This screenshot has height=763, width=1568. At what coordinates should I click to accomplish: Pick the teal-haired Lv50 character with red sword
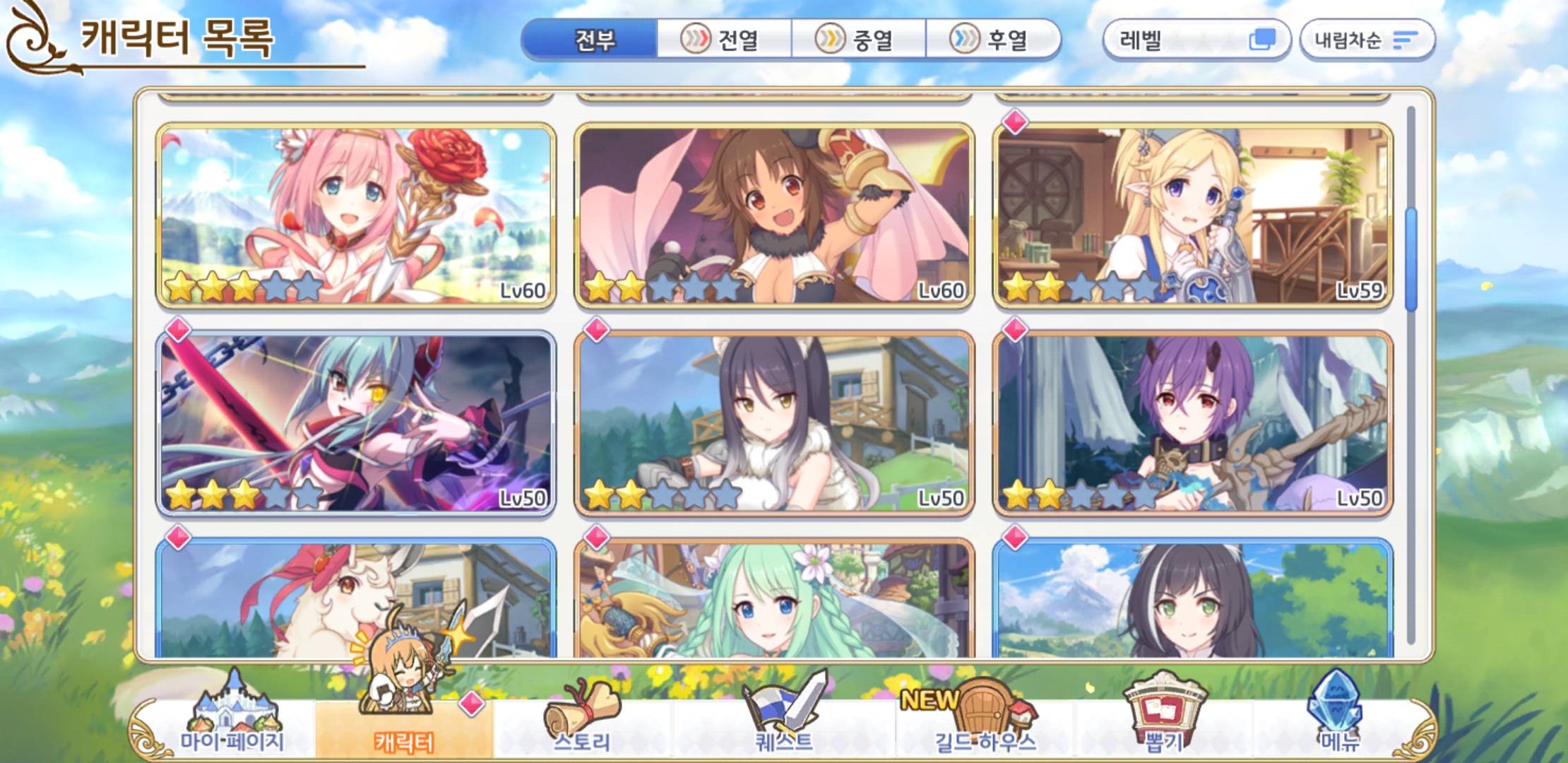click(x=356, y=423)
